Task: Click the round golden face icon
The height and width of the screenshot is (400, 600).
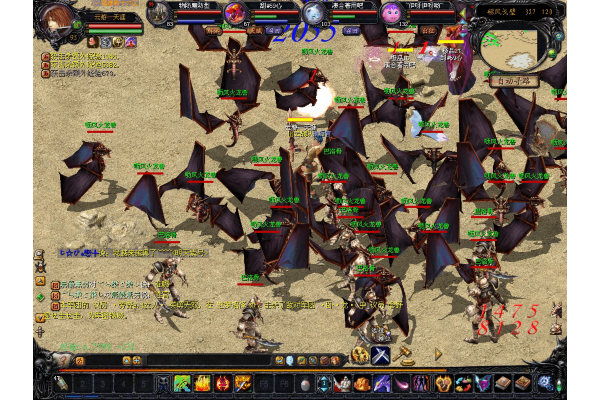Action: click(x=360, y=355)
